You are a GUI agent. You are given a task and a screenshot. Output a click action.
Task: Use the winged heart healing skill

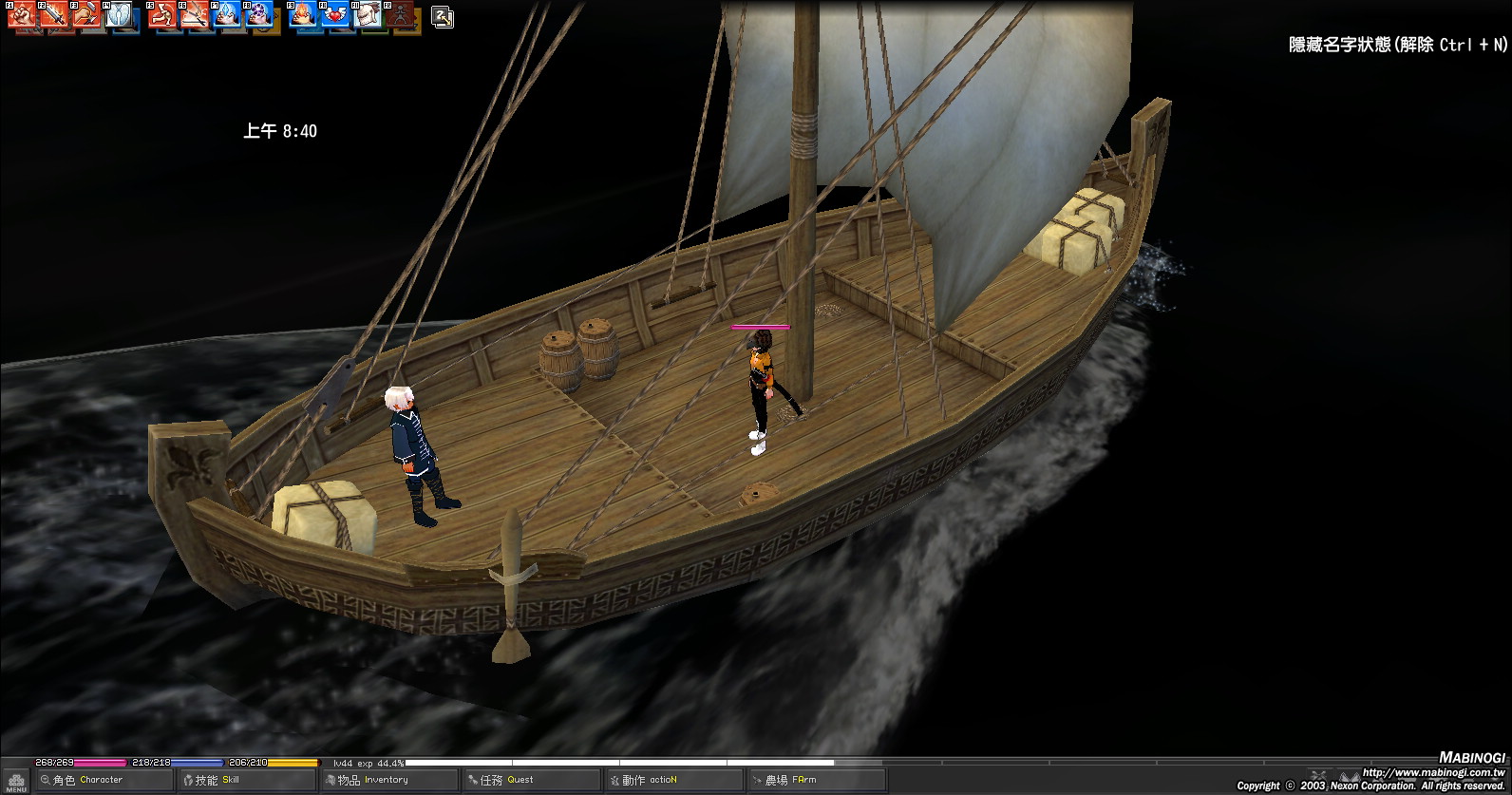point(334,14)
